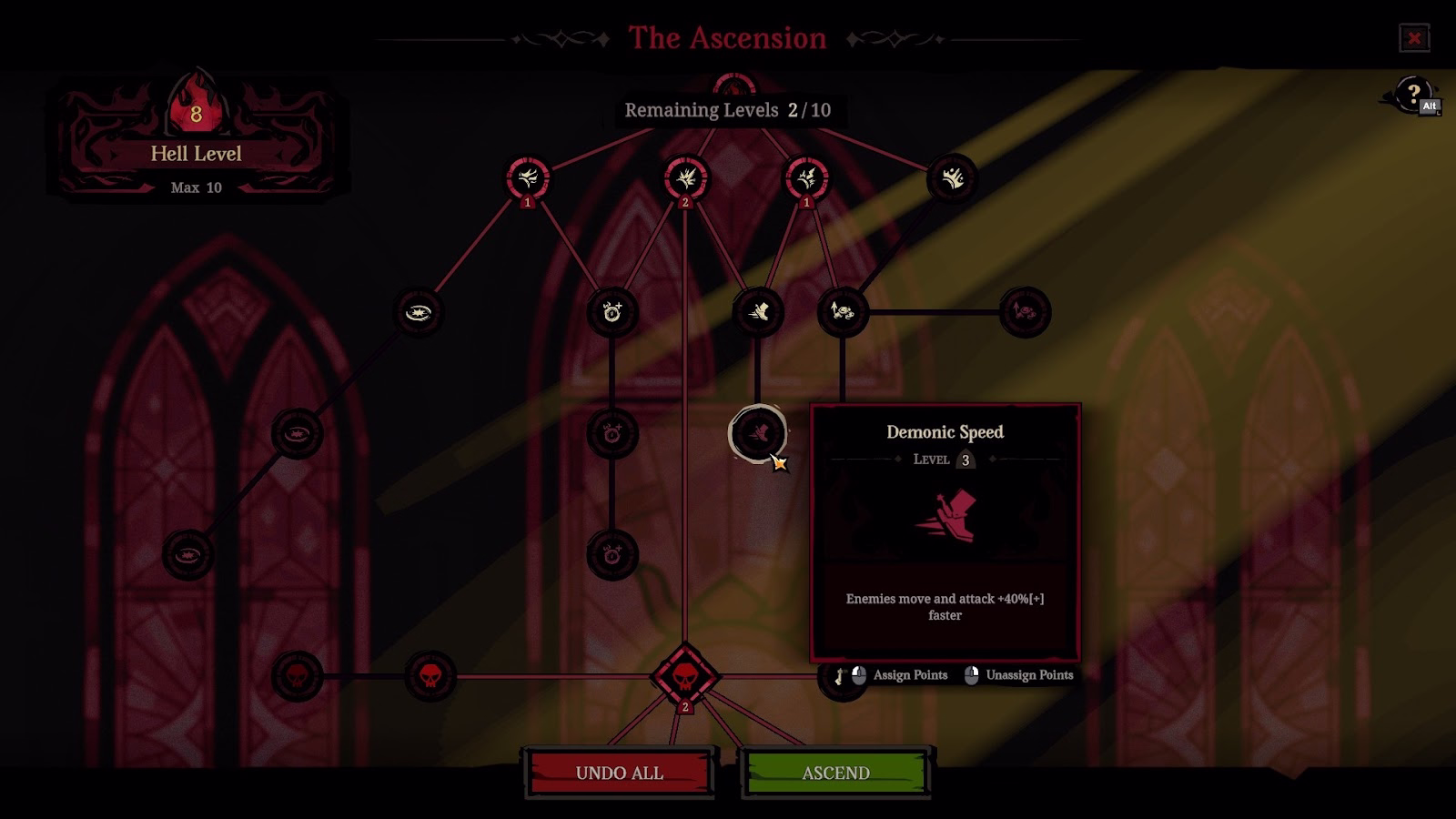Select the leftmost bird node marked with 1

coord(531,179)
